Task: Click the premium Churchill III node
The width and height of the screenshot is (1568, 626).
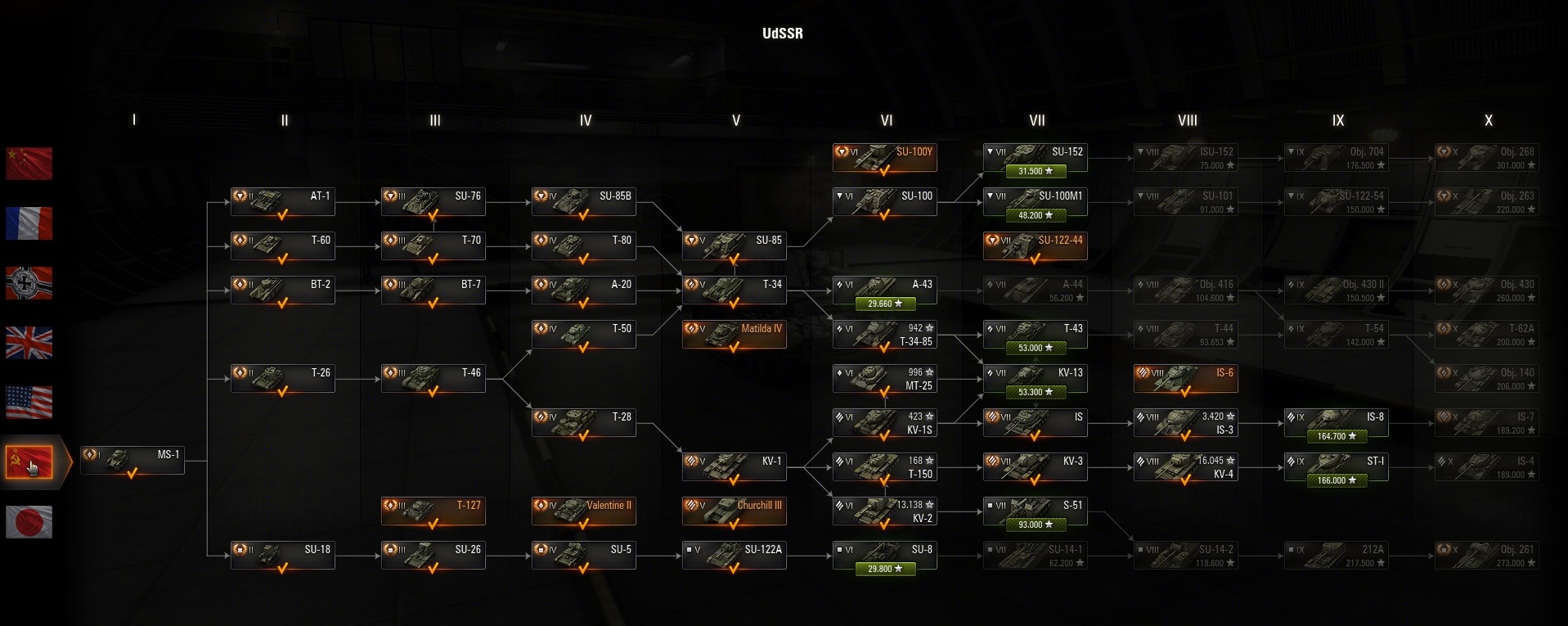Action: 734,511
